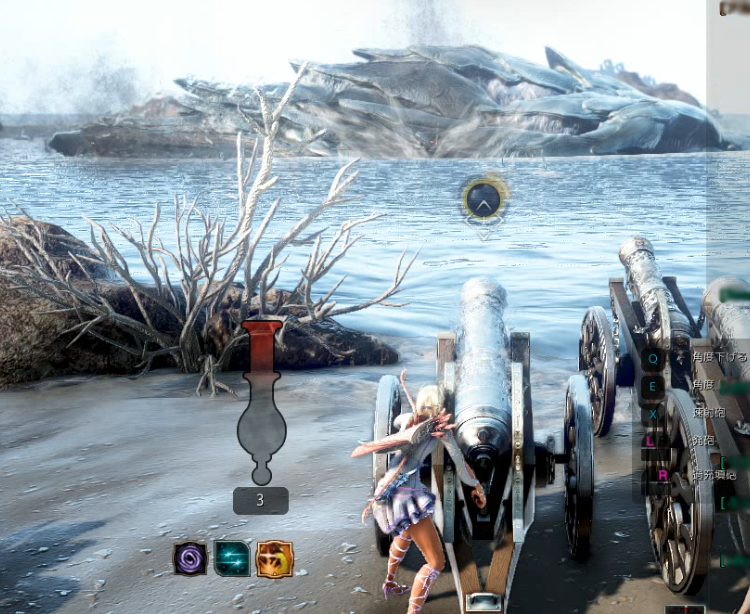The width and height of the screenshot is (750, 614).
Task: Activate the teal sparkle skill icon
Action: [x=232, y=558]
